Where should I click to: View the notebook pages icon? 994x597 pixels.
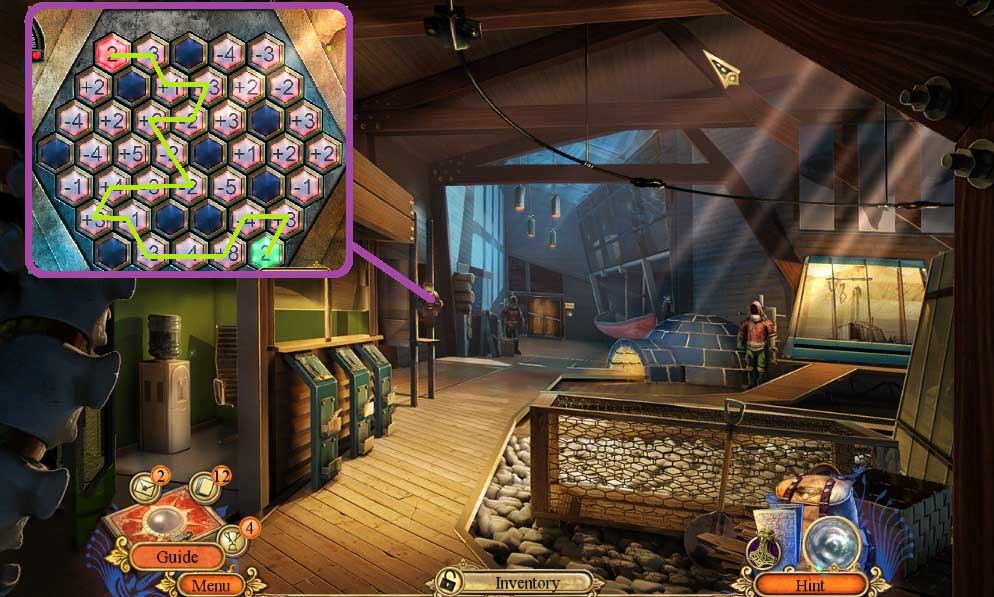205,485
